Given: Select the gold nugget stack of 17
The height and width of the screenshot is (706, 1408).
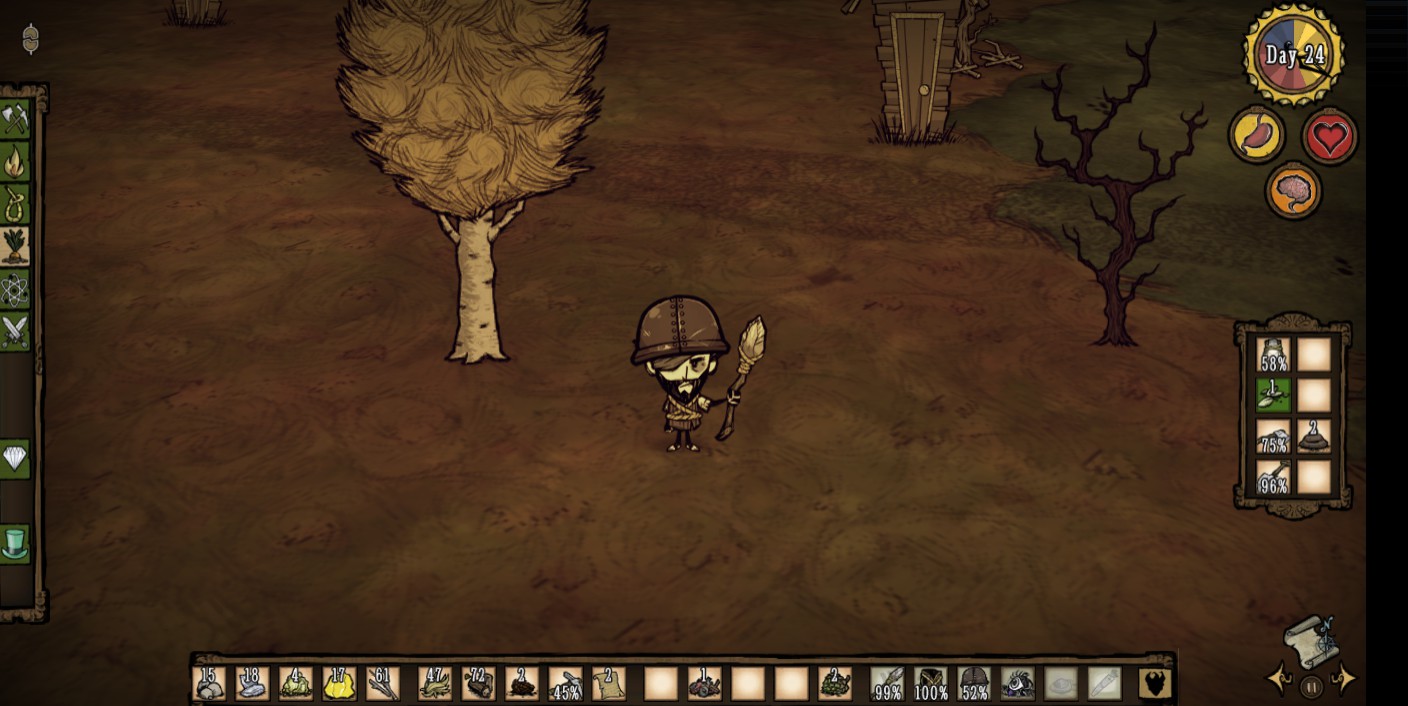Looking at the screenshot, I should (x=339, y=684).
